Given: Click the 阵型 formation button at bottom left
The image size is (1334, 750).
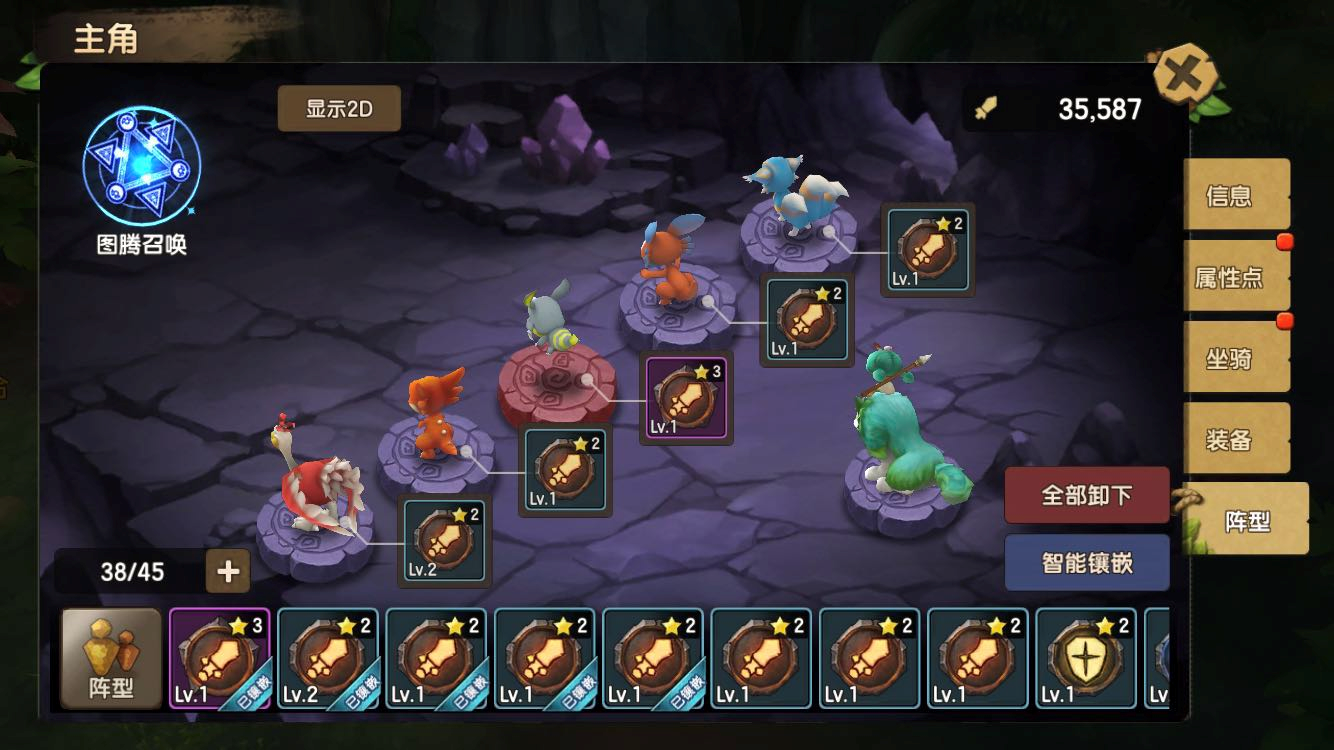Looking at the screenshot, I should (x=111, y=658).
